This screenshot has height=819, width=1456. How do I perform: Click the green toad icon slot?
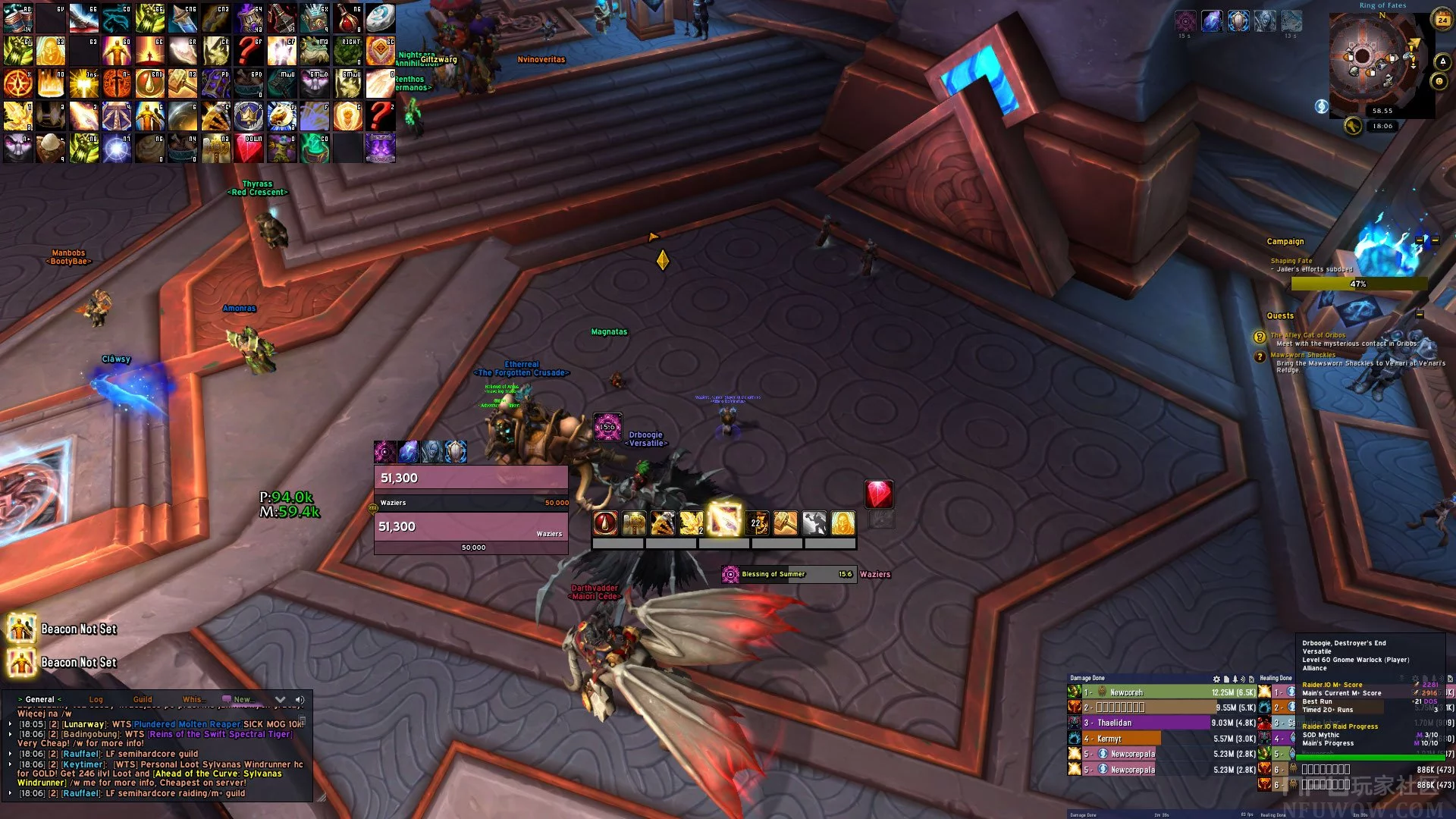click(314, 52)
